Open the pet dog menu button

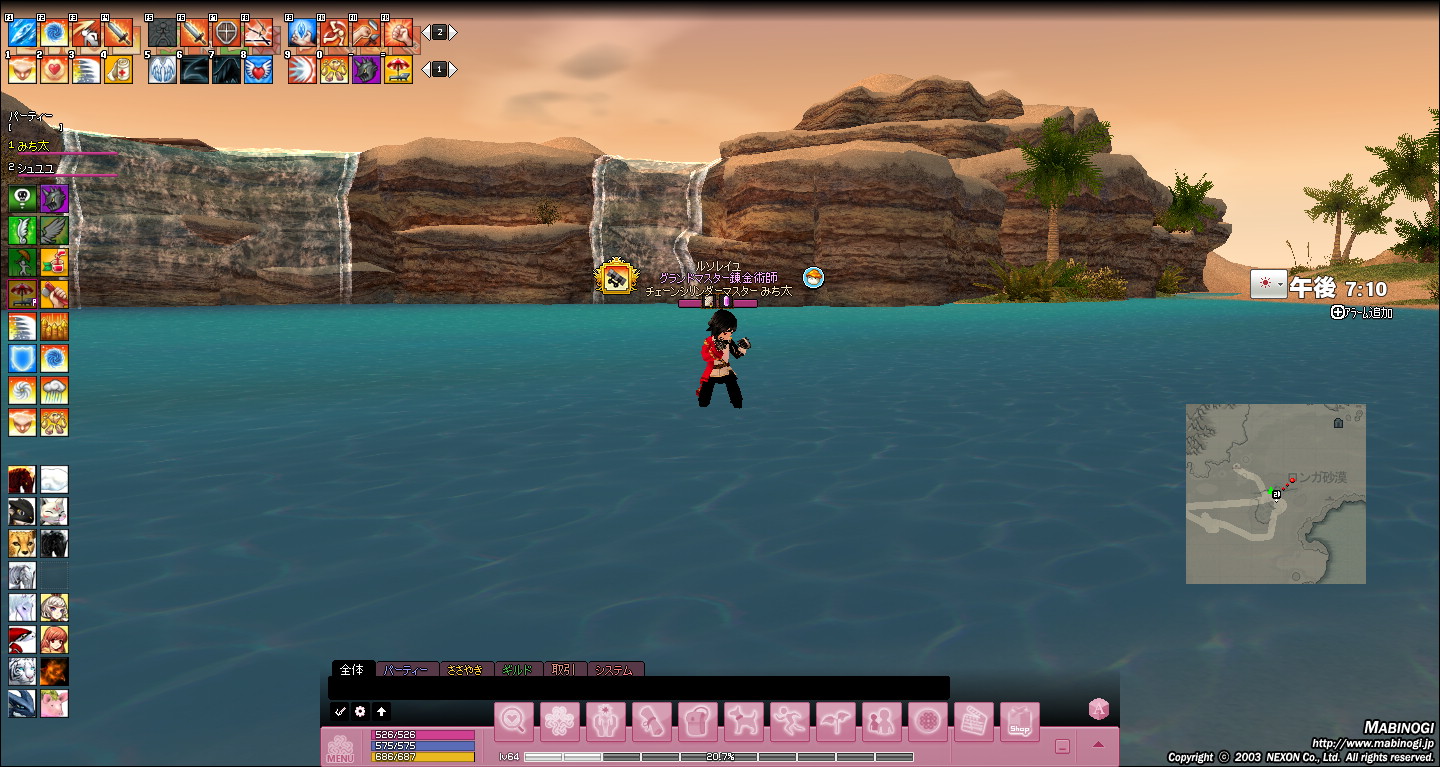744,722
